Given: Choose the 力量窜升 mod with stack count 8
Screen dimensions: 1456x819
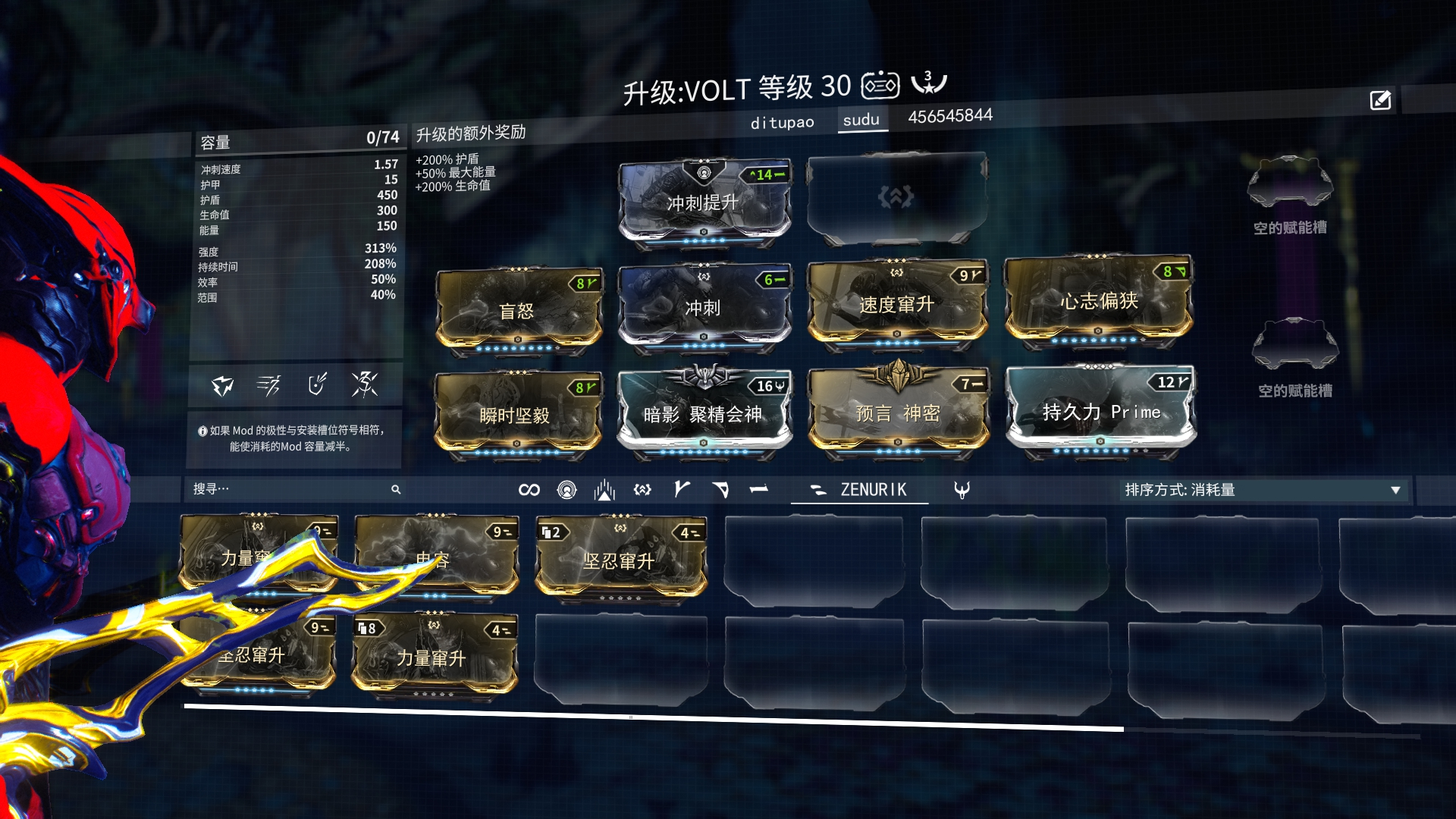Looking at the screenshot, I should tap(434, 657).
